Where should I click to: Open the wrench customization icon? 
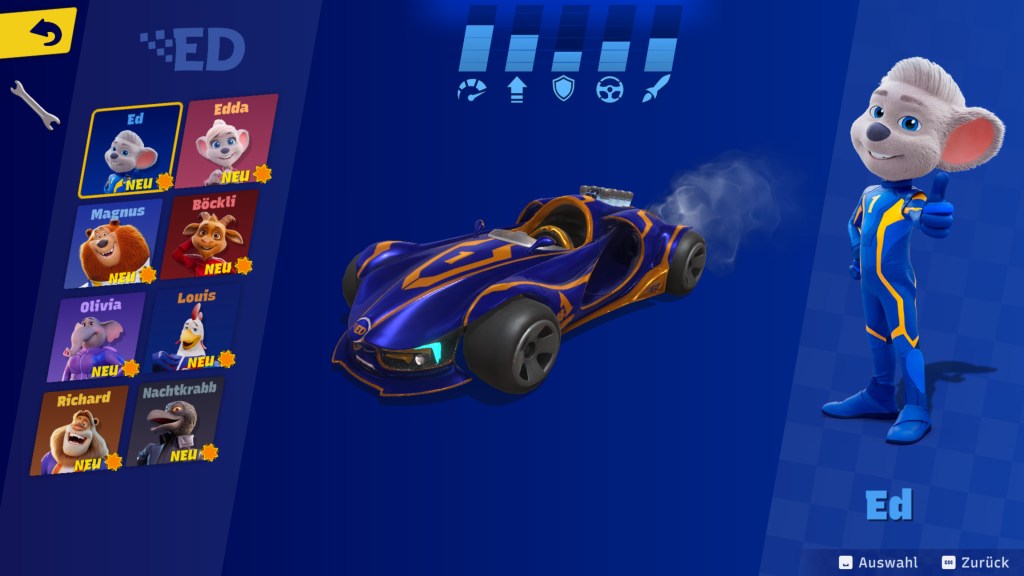click(x=34, y=105)
